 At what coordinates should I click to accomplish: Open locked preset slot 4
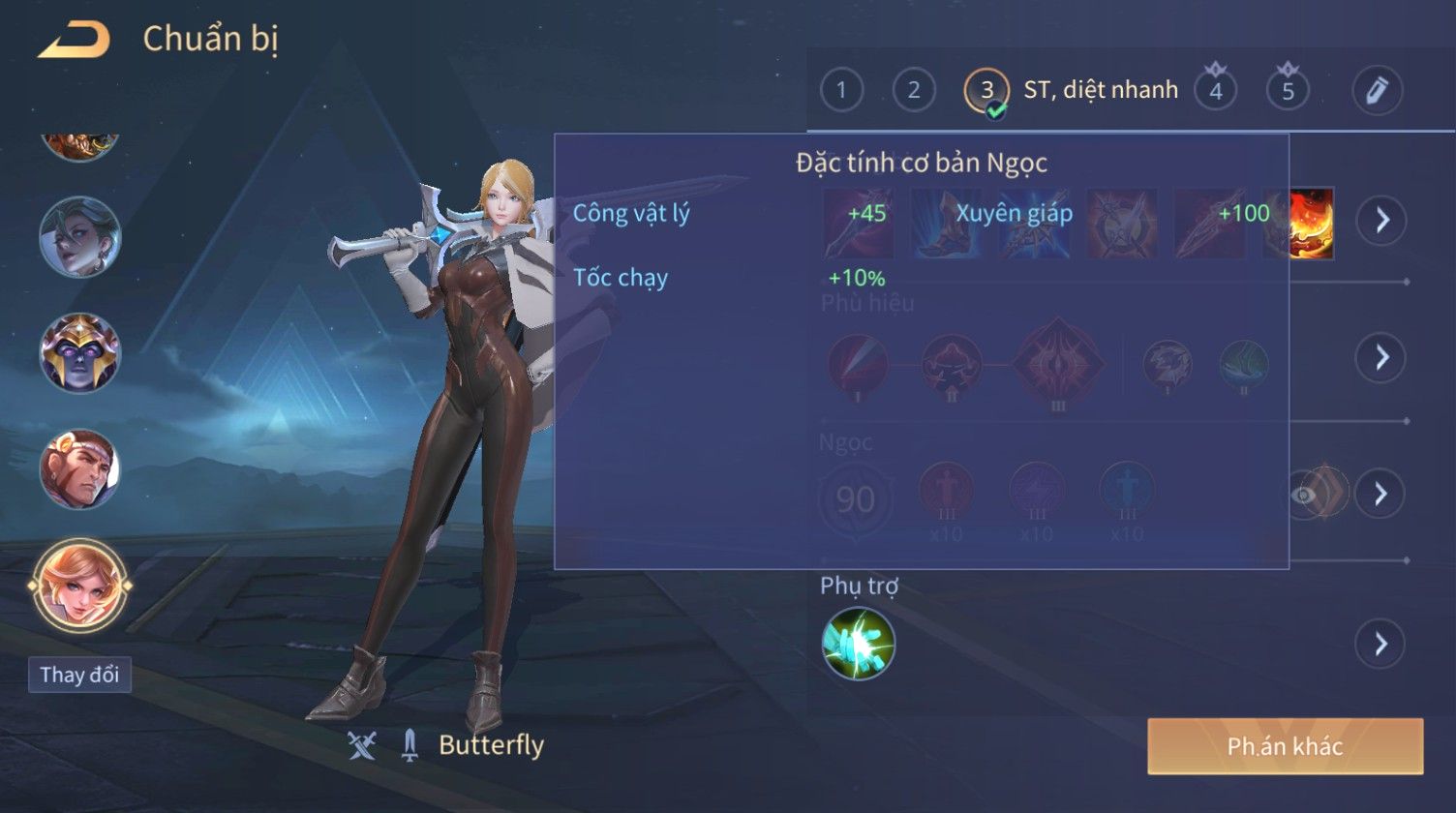click(1215, 90)
